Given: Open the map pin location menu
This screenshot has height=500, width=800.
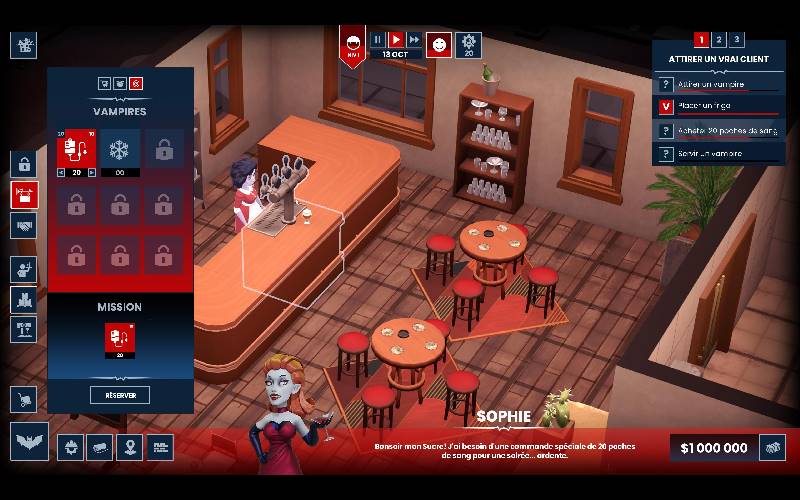Looking at the screenshot, I should [129, 447].
